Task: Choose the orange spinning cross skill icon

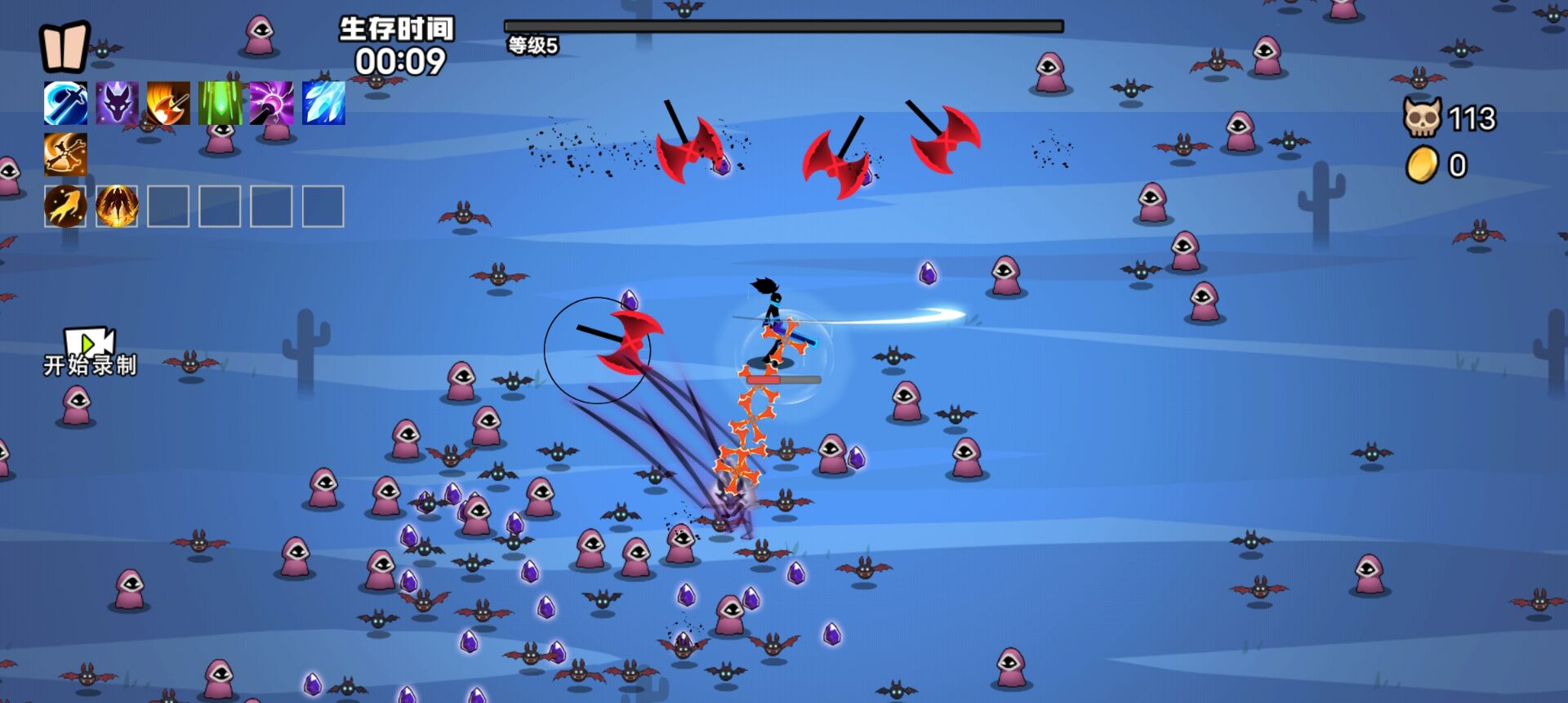Action: (65, 155)
